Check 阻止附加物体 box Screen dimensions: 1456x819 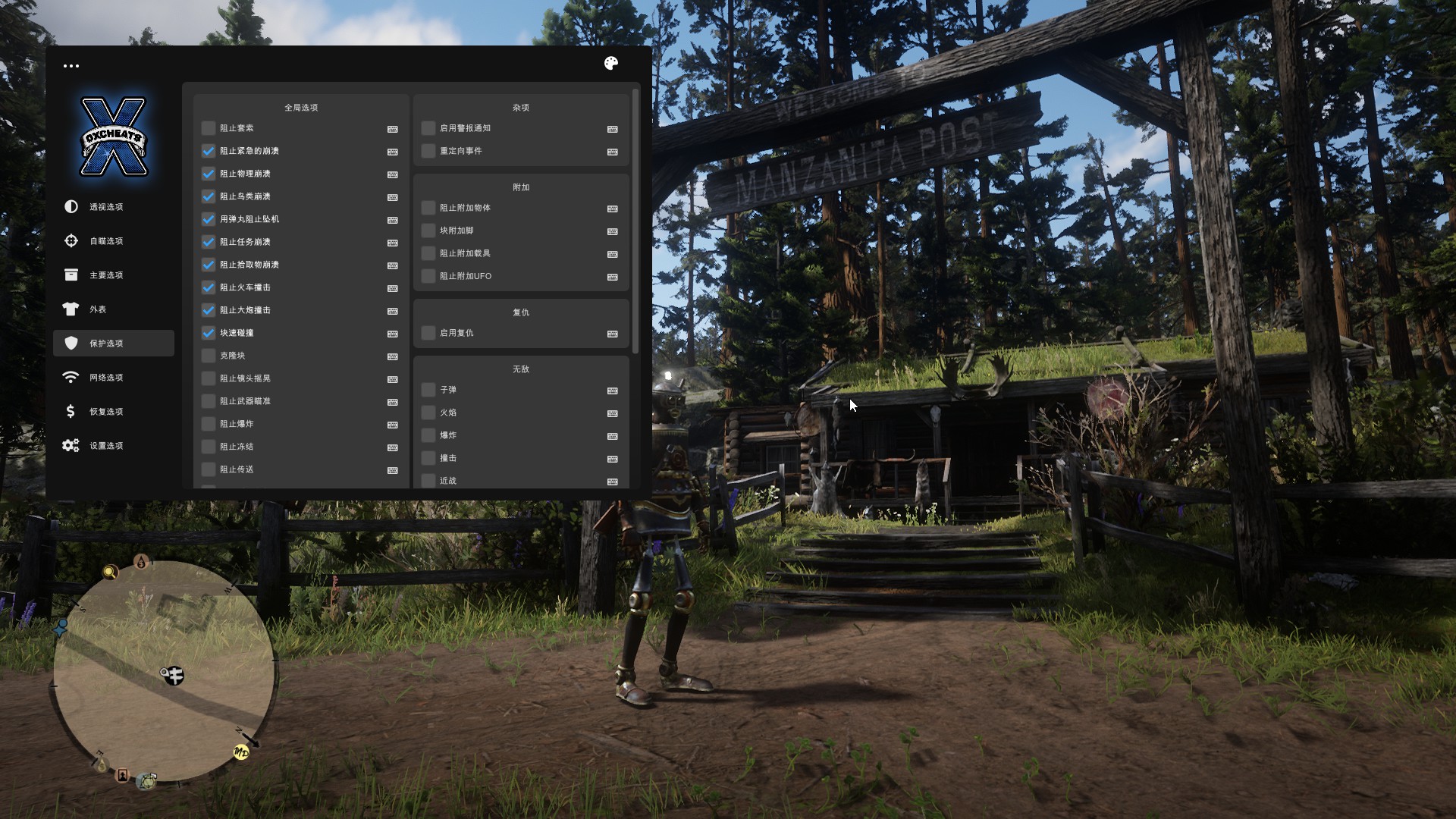(x=428, y=208)
